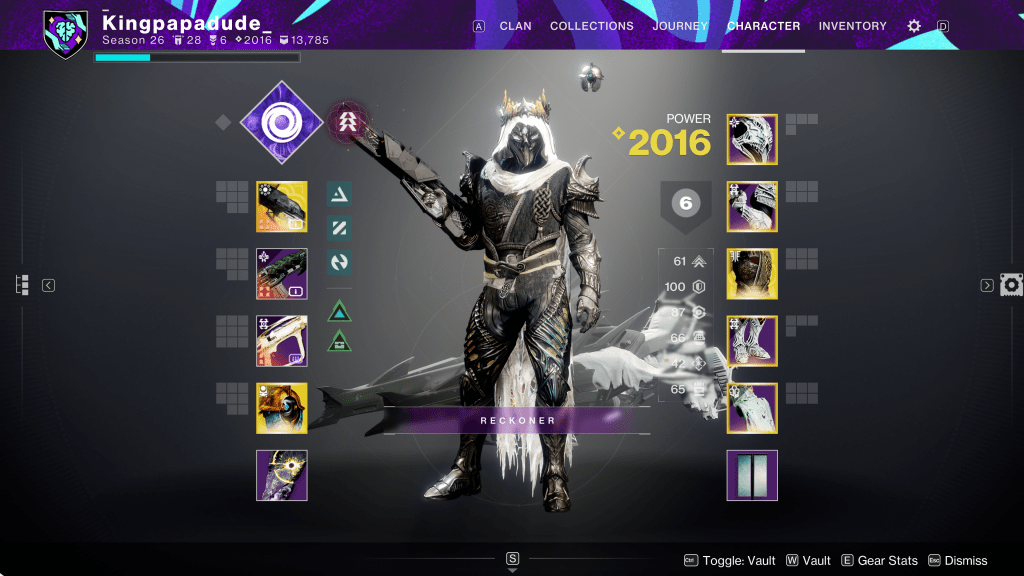Select the gauntlets armor slot

[752, 206]
